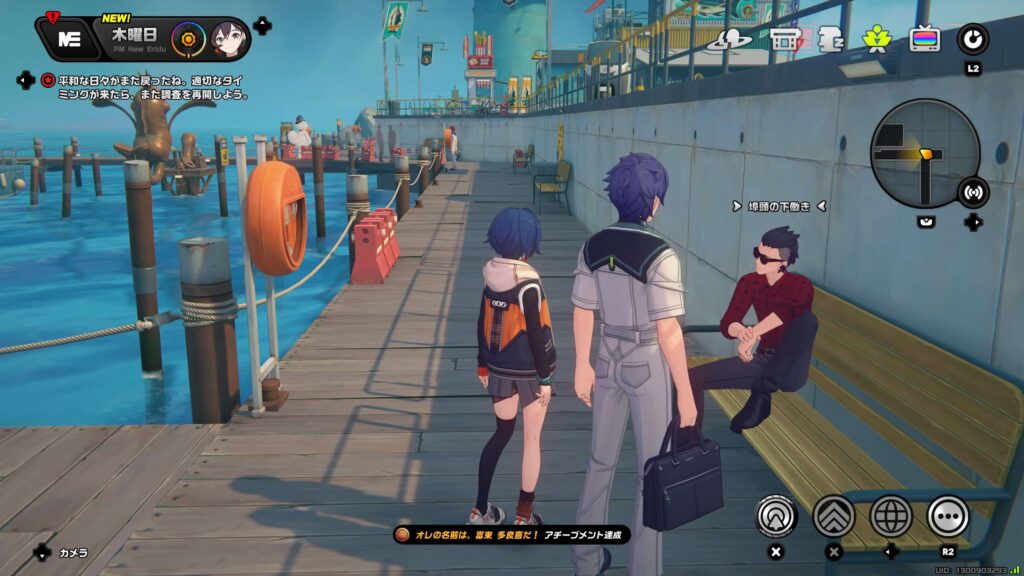1024x576 pixels.
Task: Open the ringed planet icon
Action: pyautogui.click(x=730, y=40)
